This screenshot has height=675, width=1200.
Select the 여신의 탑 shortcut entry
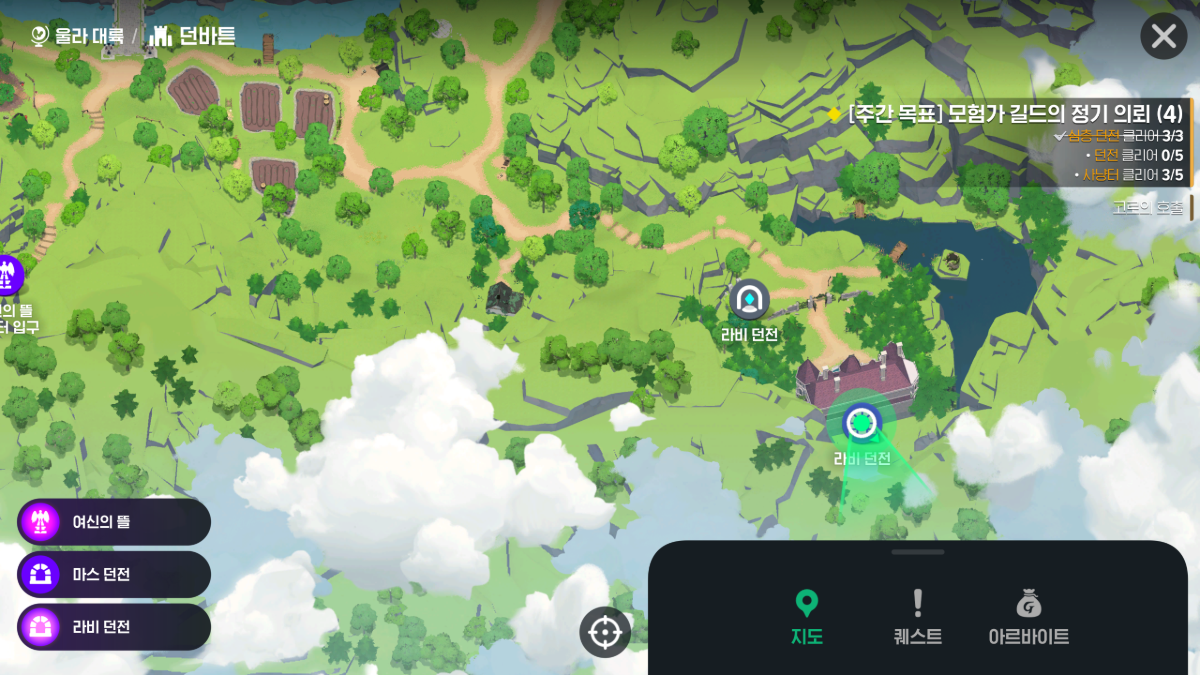tap(113, 521)
